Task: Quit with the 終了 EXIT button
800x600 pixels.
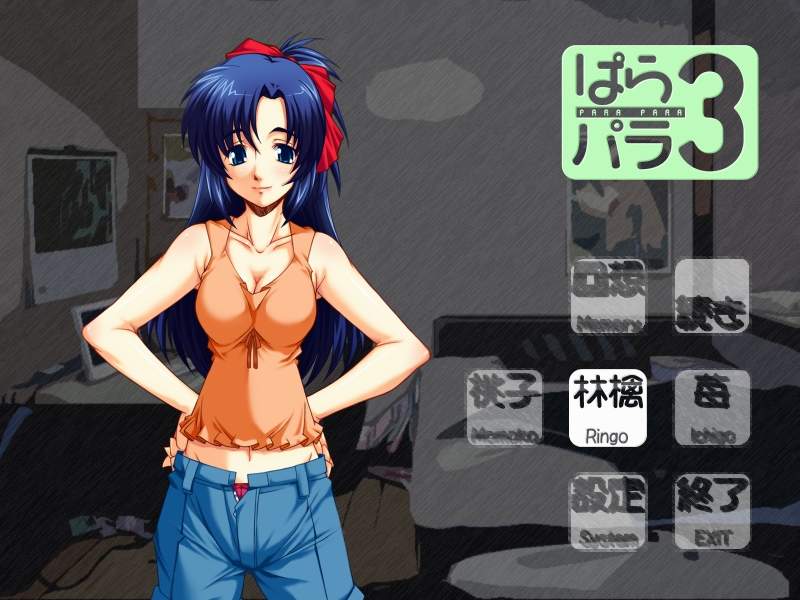Action: coord(712,511)
